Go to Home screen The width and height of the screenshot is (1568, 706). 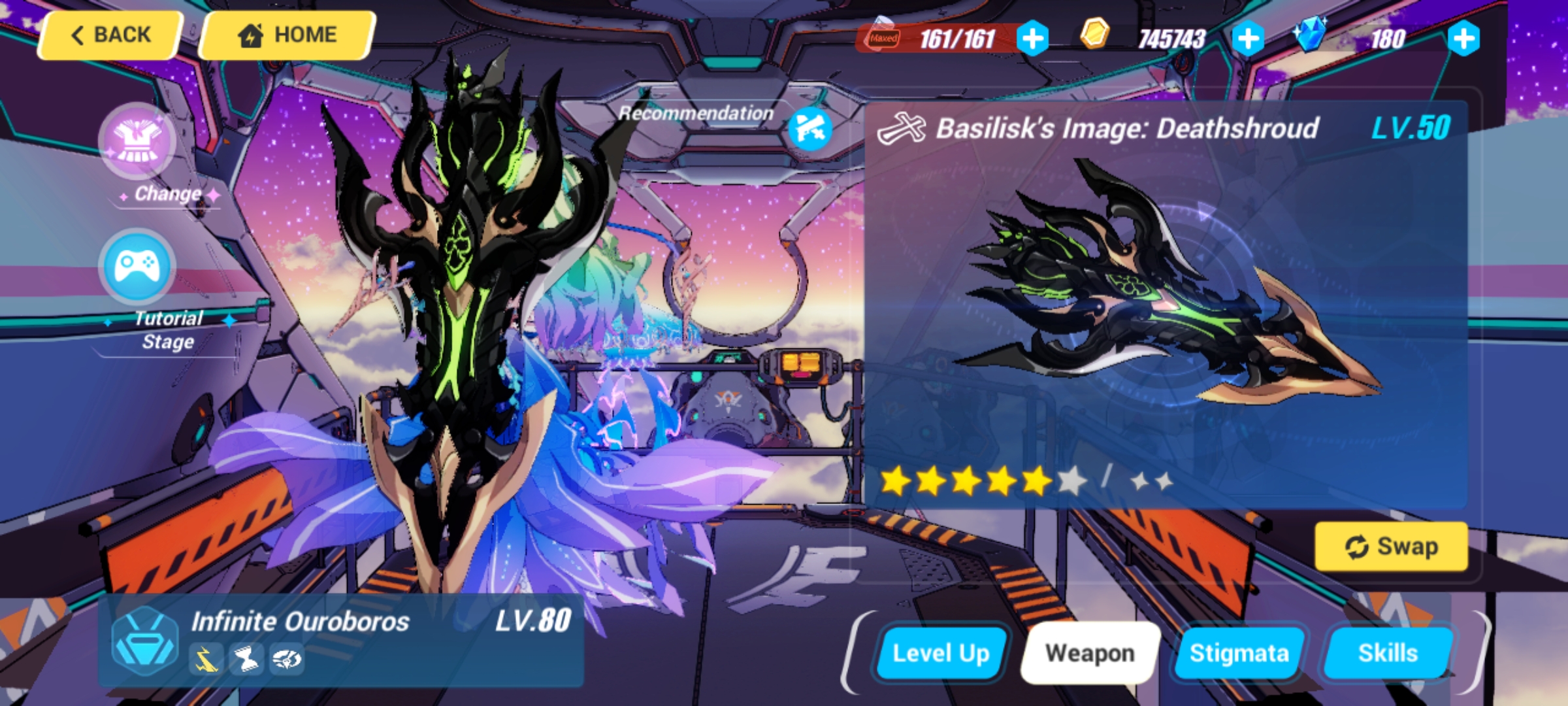coord(286,34)
